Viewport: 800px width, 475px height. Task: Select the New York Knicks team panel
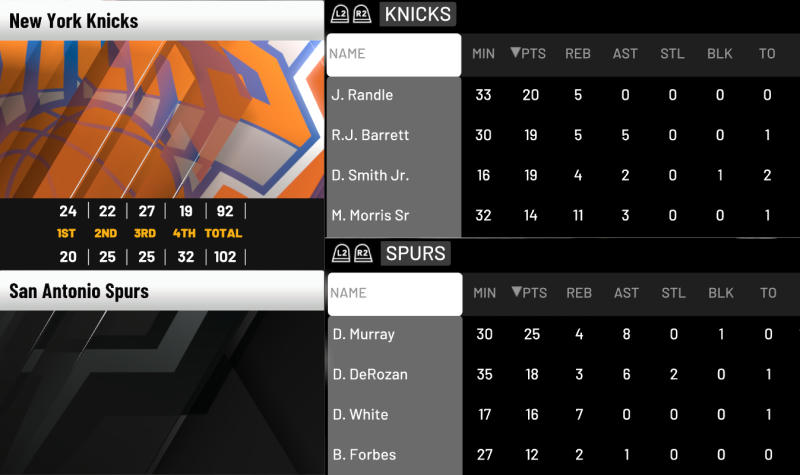[162, 110]
